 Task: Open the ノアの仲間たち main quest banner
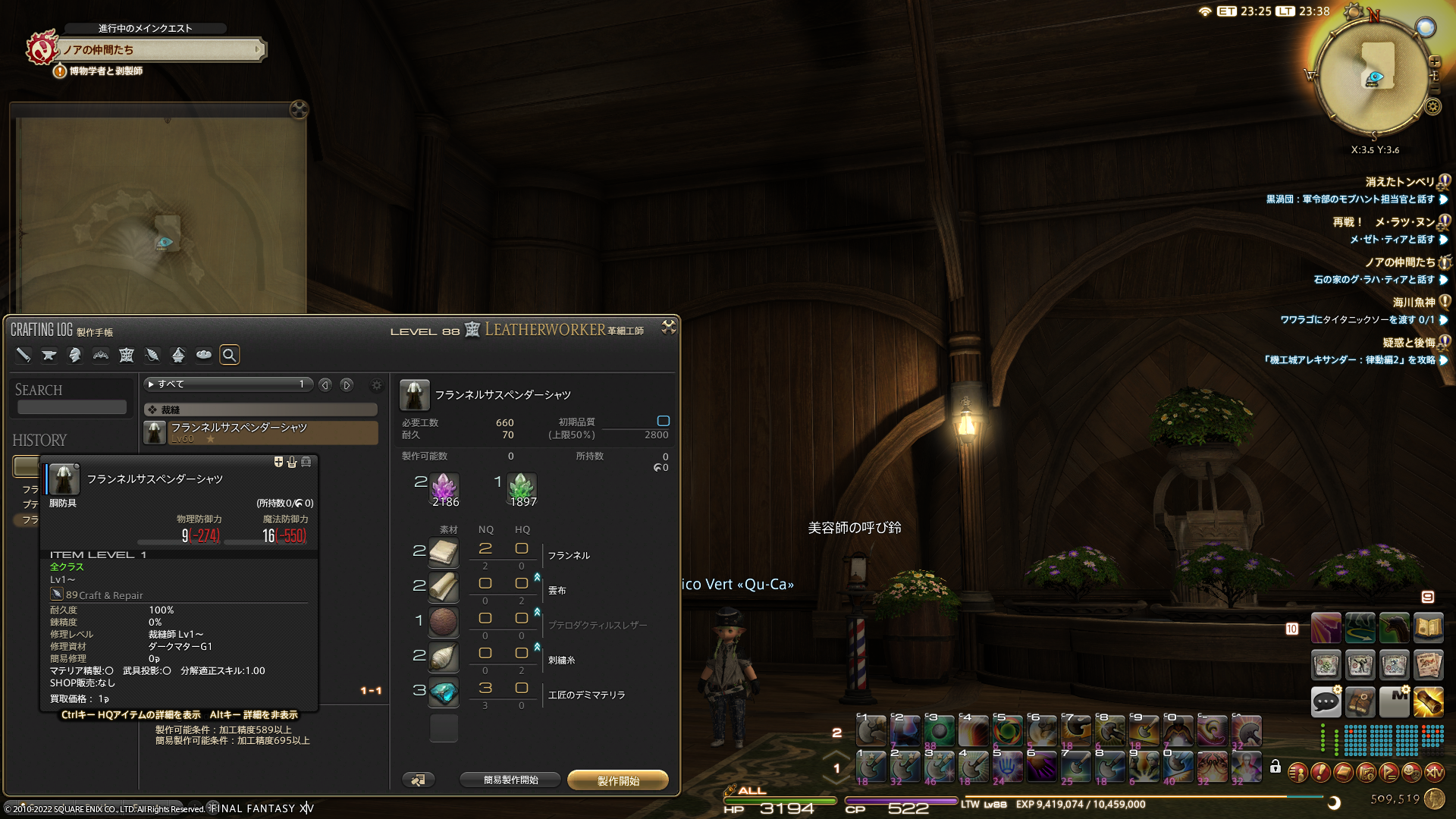[159, 50]
